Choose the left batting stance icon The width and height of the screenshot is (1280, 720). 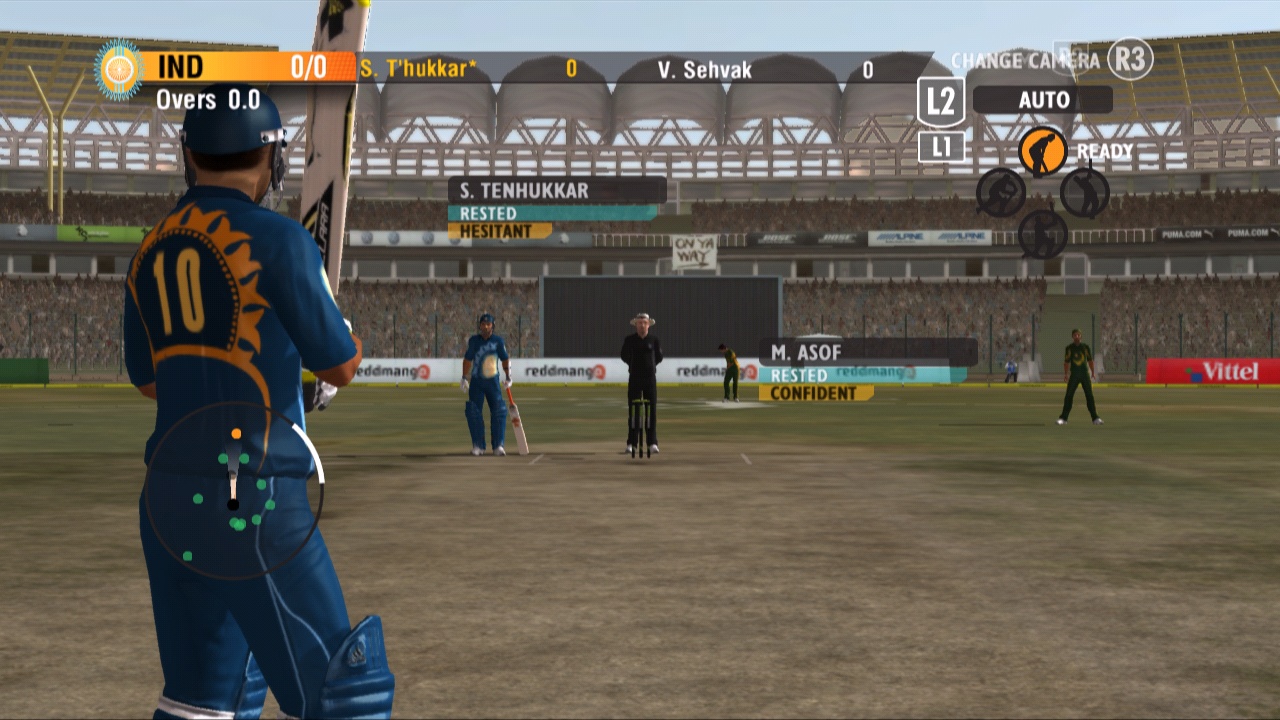[1000, 191]
